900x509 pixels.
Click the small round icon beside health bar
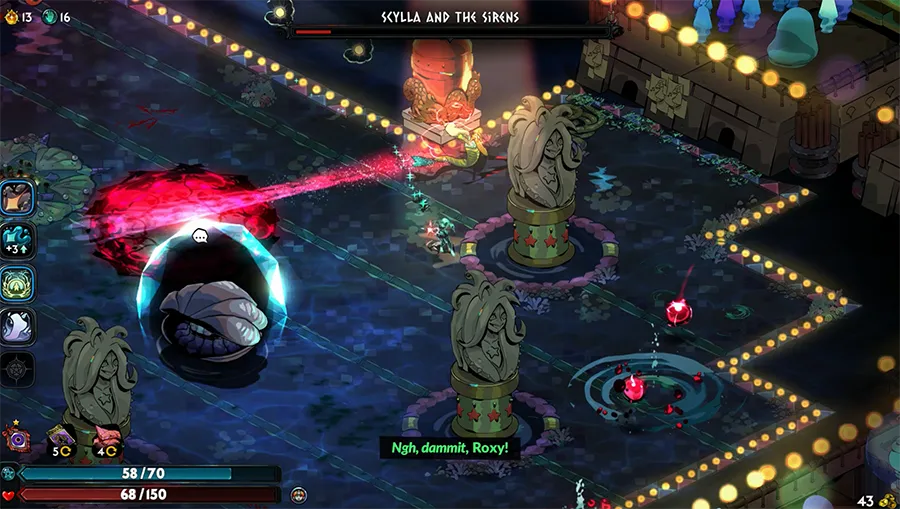[x=298, y=494]
